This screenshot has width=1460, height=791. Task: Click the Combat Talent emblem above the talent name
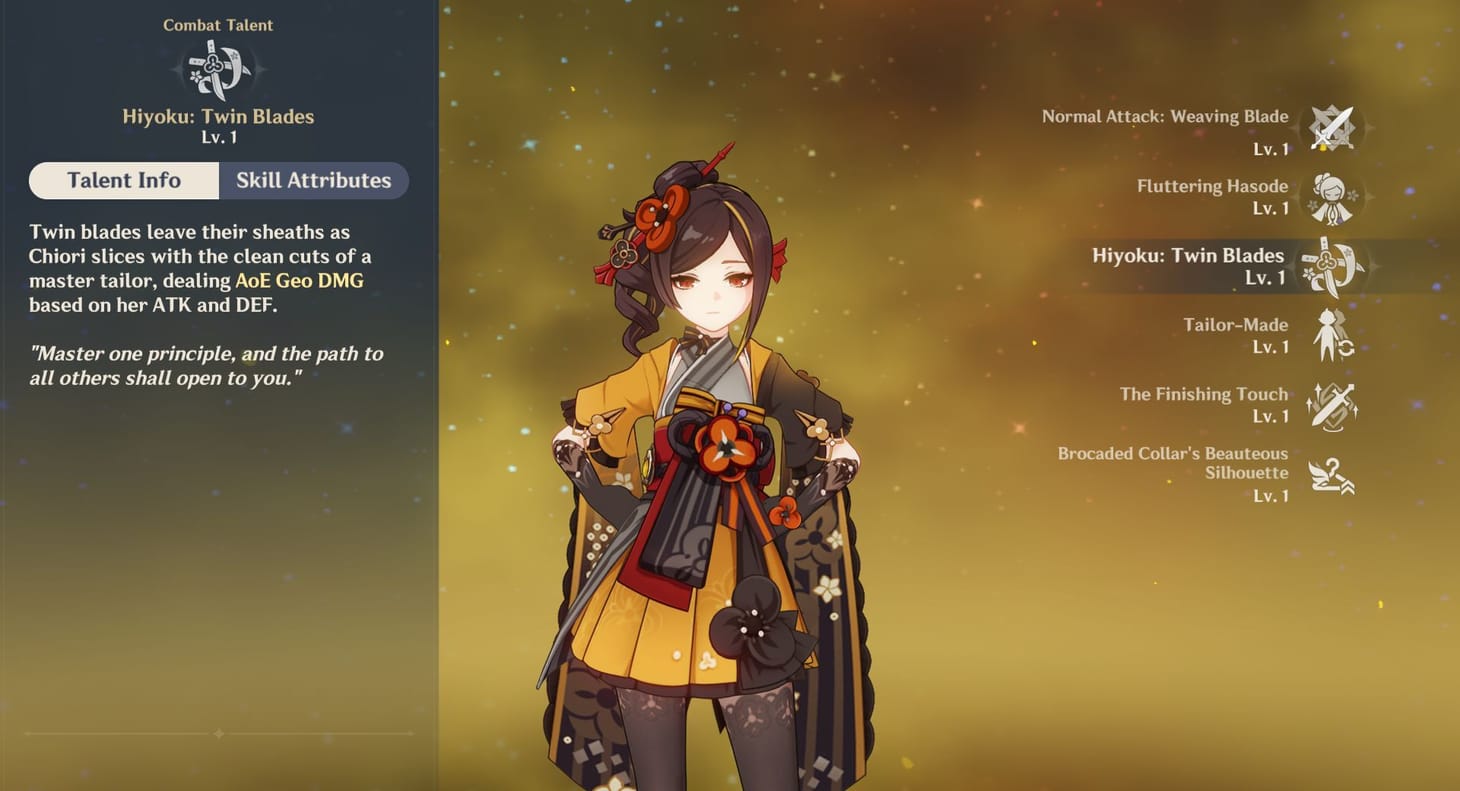point(219,68)
